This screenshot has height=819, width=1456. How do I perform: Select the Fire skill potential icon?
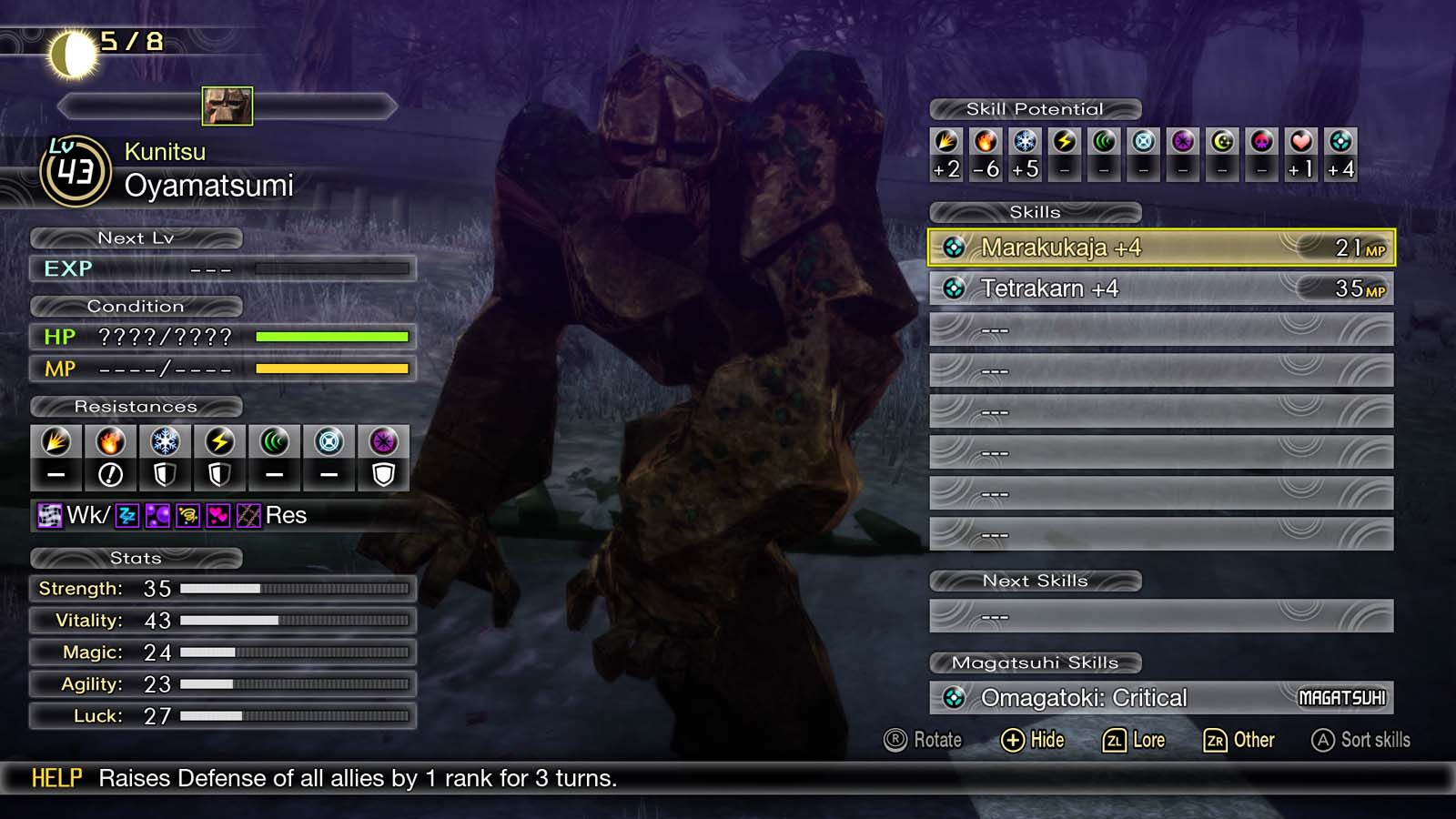985,143
